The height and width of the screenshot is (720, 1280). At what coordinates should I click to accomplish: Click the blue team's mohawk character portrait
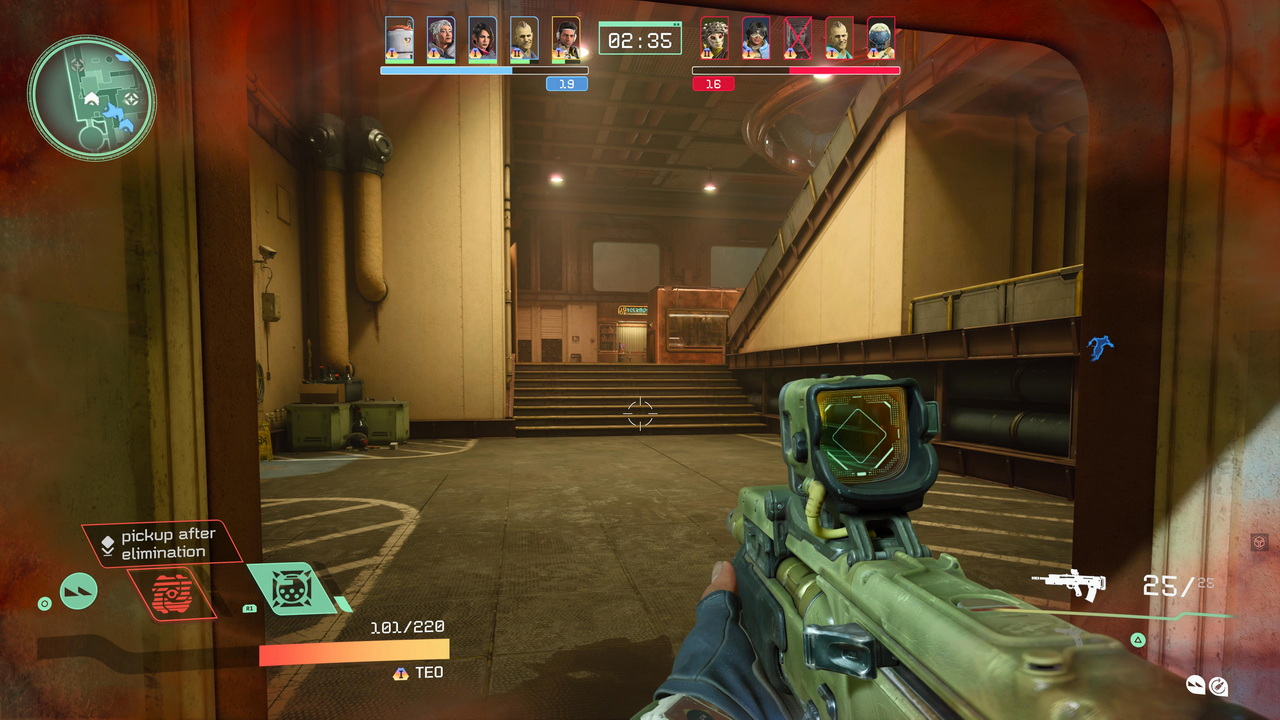[x=524, y=39]
